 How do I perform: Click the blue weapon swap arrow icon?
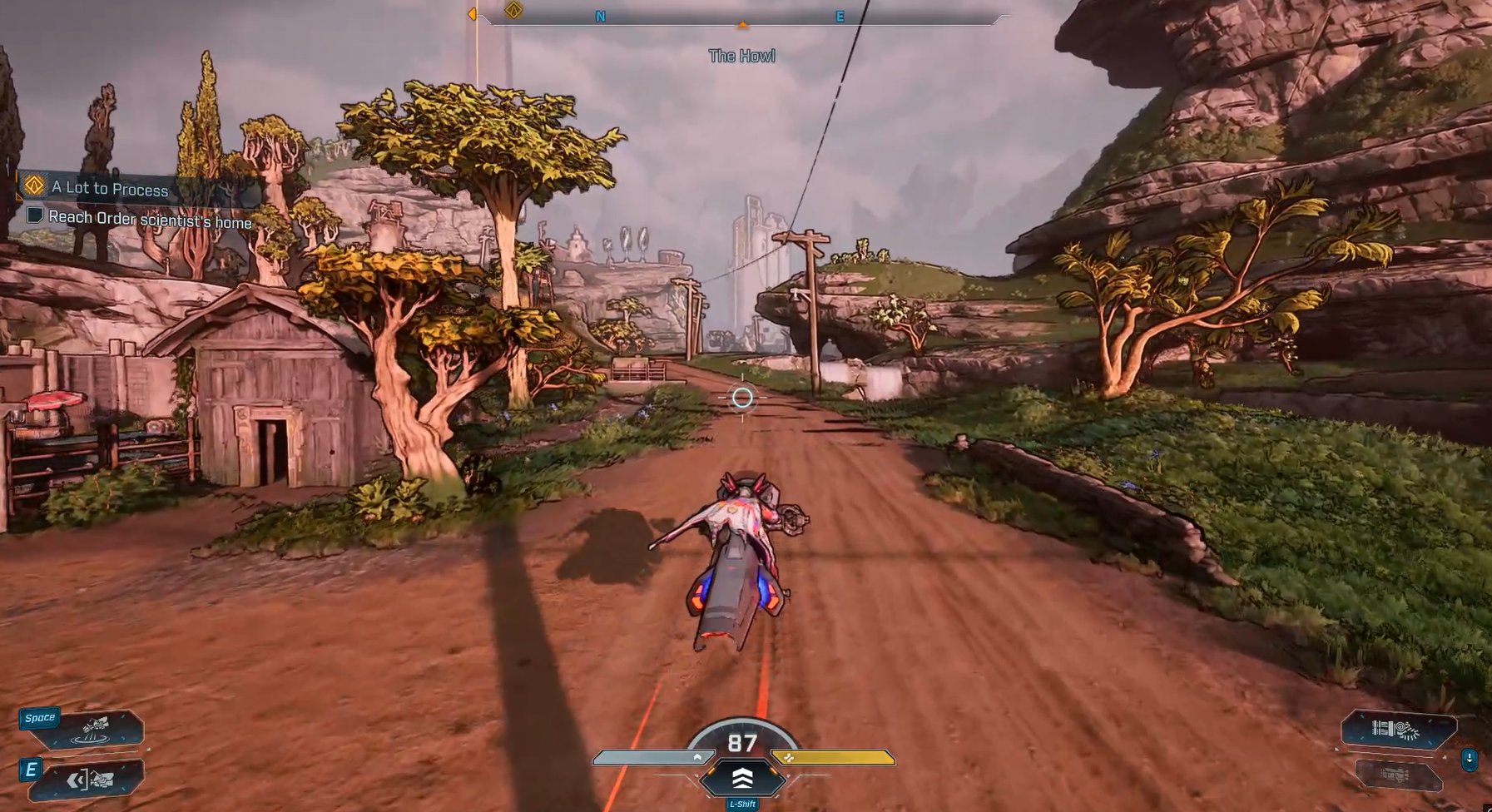(1470, 759)
